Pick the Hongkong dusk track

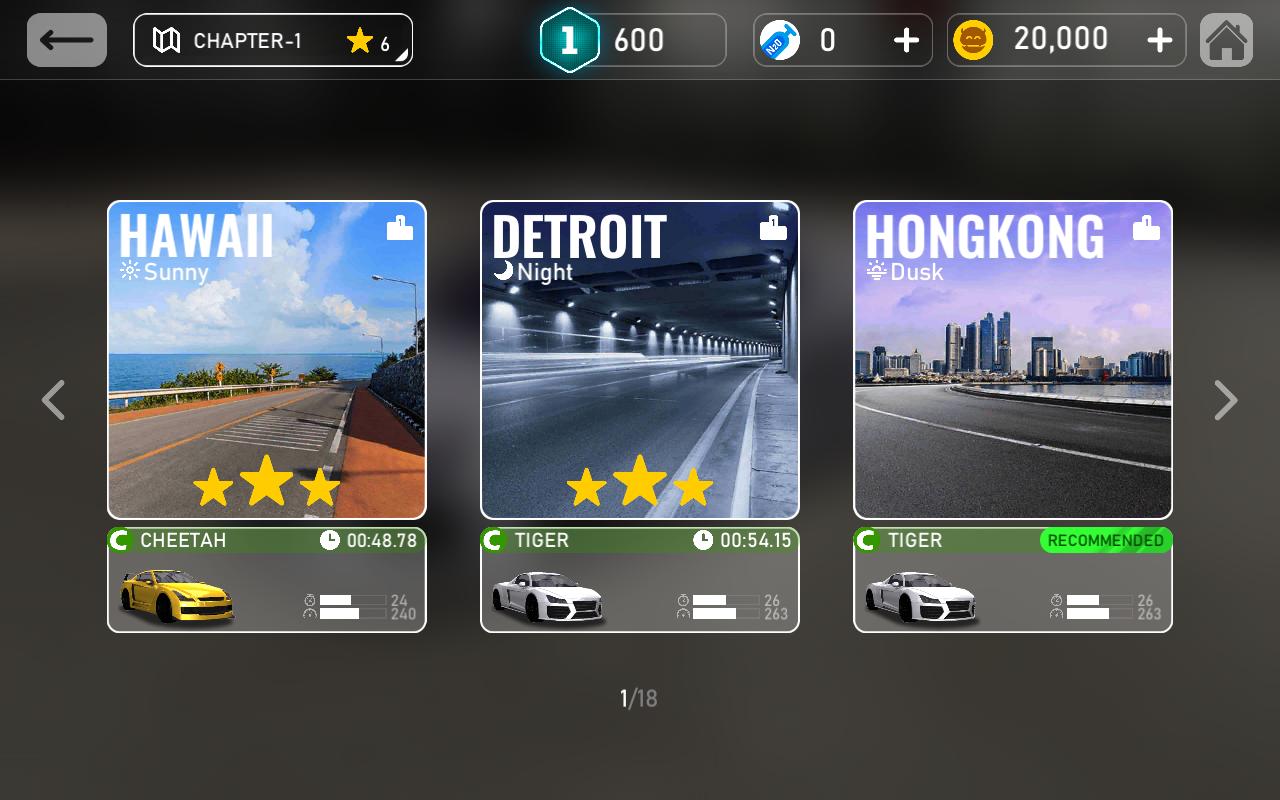1013,360
